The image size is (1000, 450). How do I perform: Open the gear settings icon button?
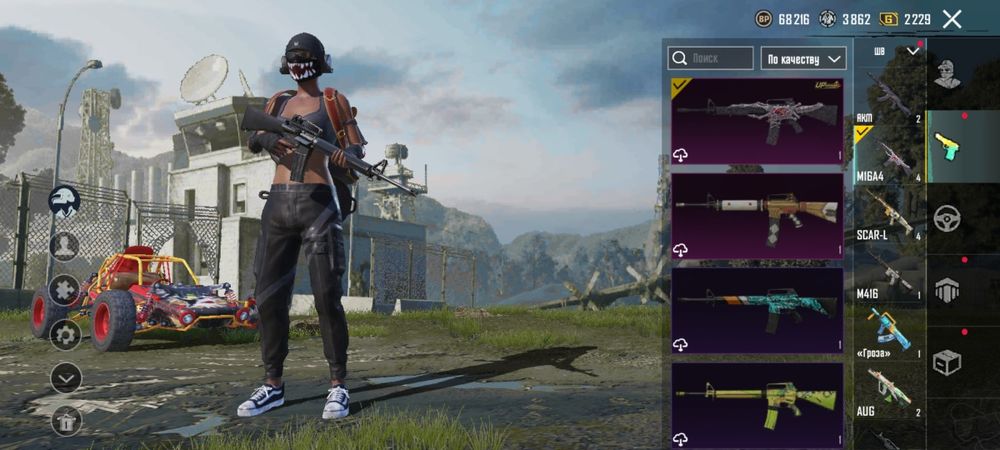[x=65, y=334]
